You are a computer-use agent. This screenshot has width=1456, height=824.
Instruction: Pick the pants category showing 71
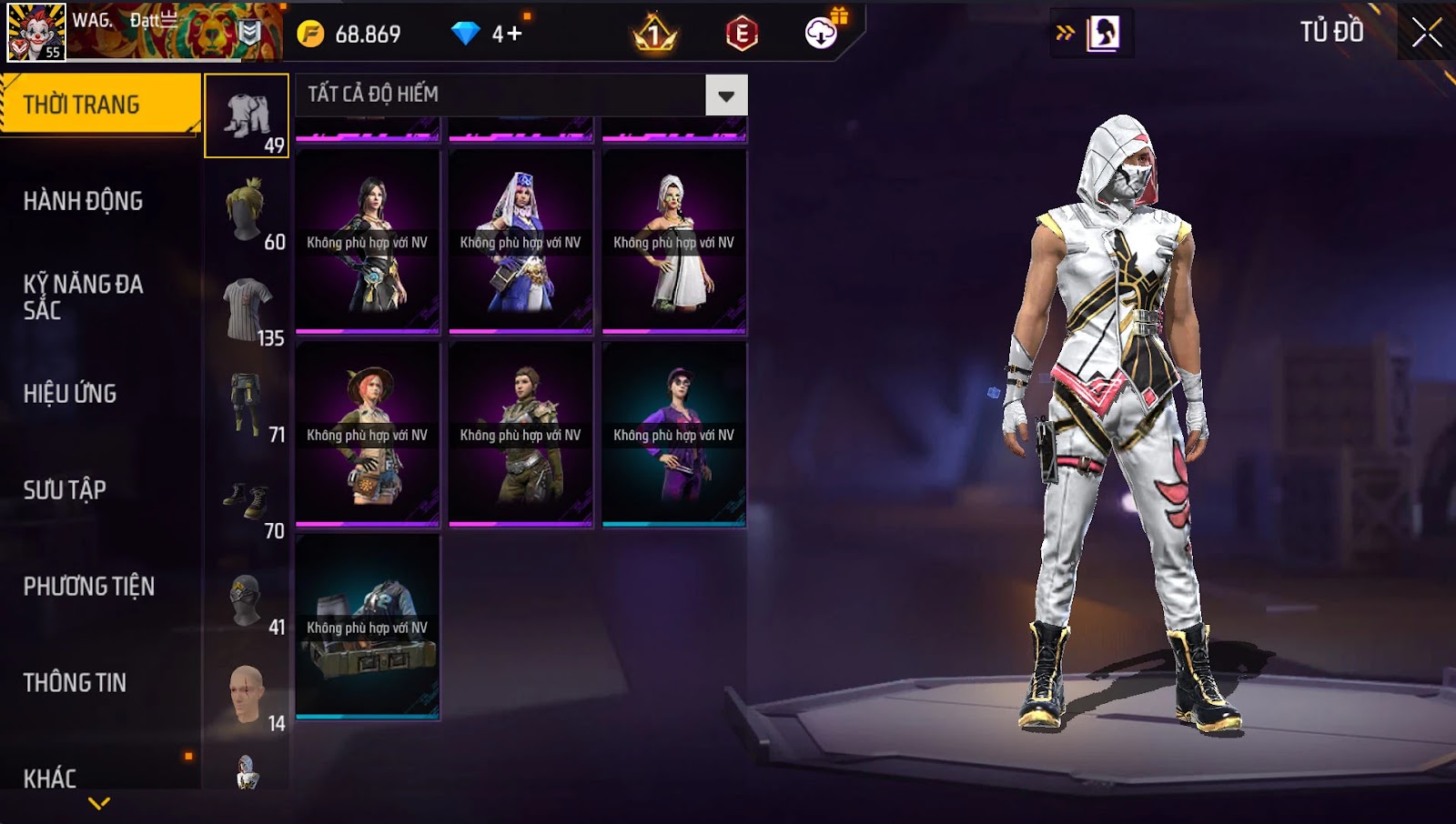pyautogui.click(x=247, y=406)
